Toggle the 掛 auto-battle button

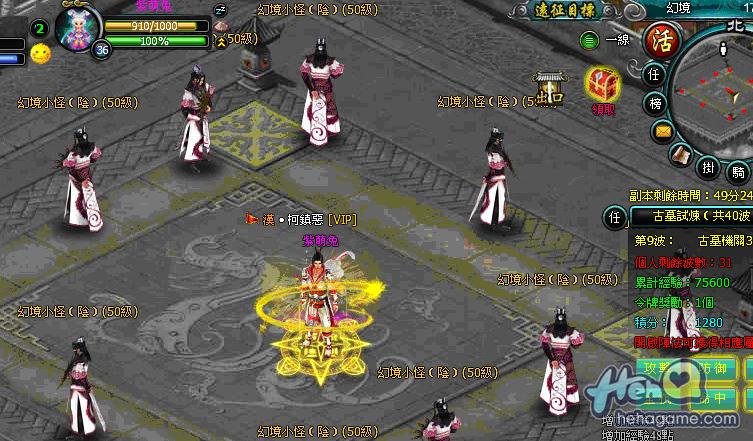[x=707, y=167]
